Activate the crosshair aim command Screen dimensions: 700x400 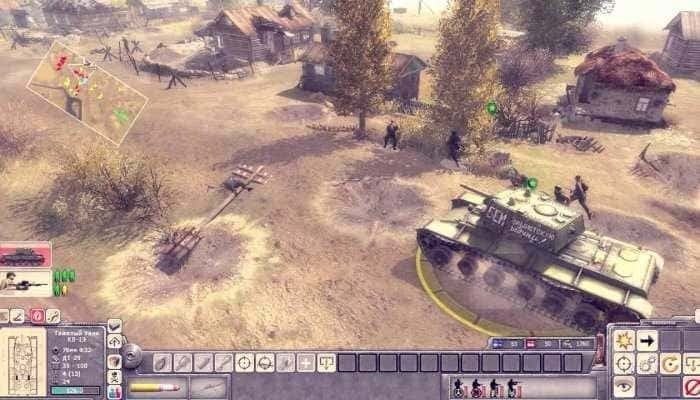tap(624, 364)
